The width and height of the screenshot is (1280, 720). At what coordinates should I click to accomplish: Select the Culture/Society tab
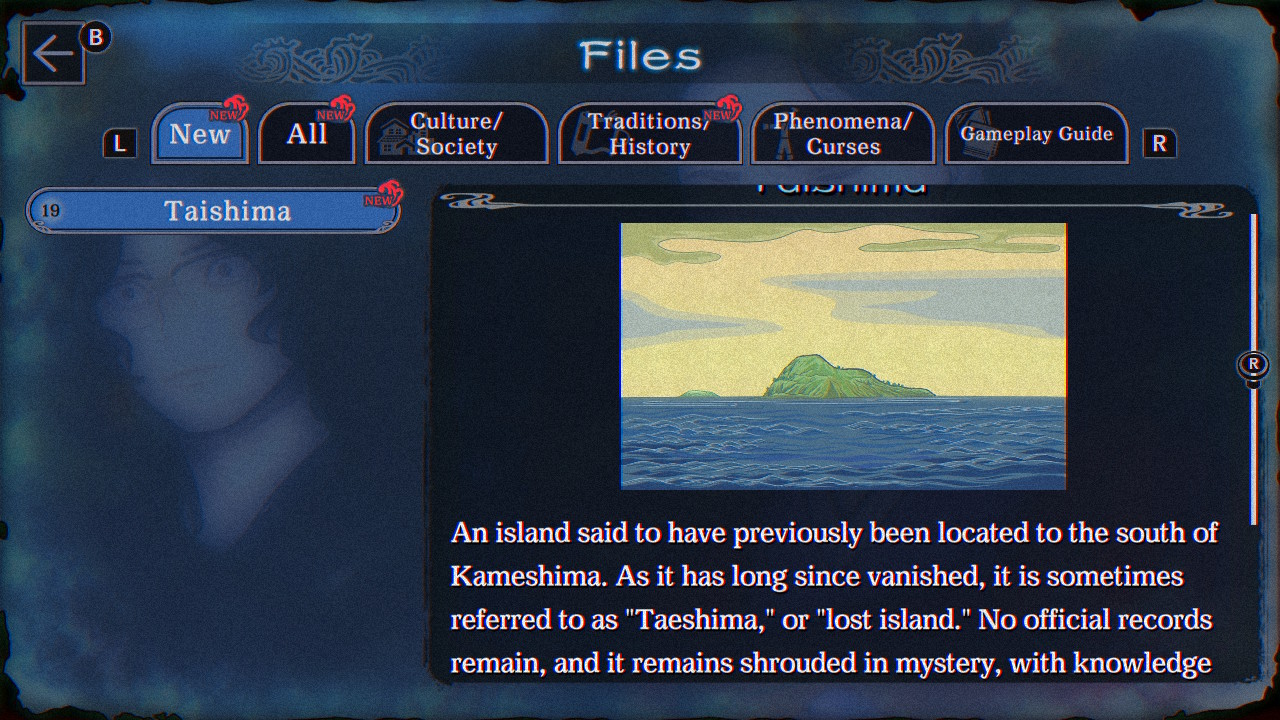point(456,134)
